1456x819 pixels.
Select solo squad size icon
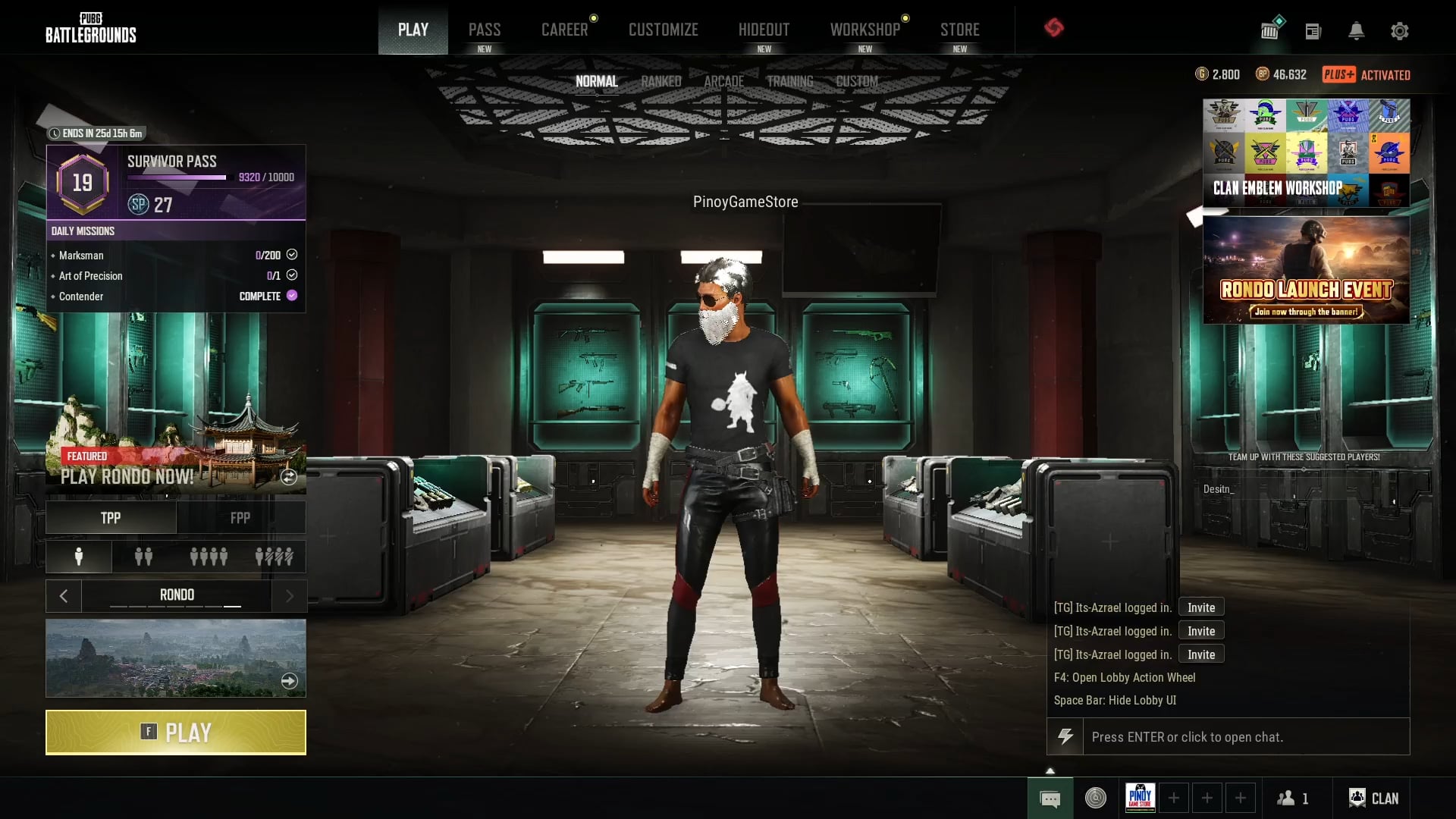78,557
